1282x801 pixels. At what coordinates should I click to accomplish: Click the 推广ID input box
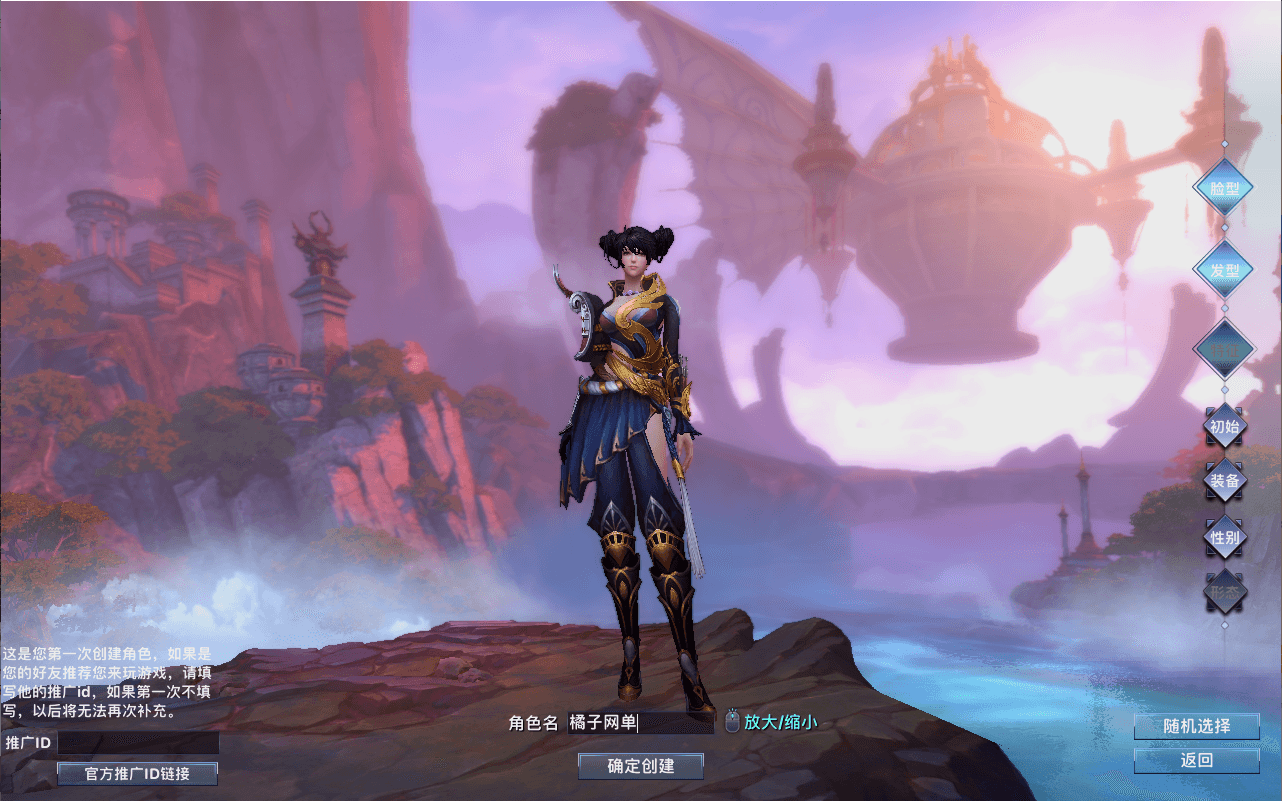138,743
